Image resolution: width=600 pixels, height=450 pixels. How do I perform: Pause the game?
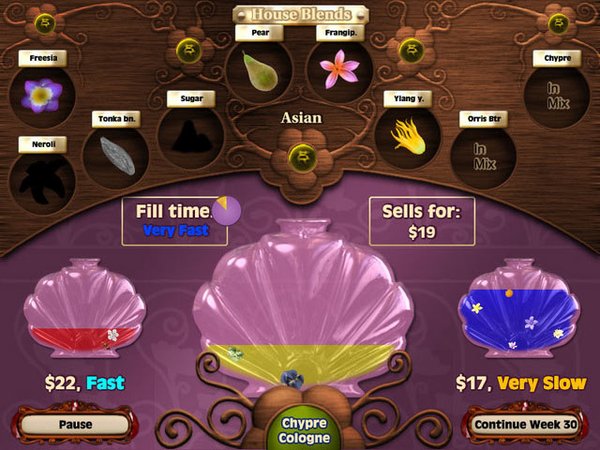click(74, 424)
